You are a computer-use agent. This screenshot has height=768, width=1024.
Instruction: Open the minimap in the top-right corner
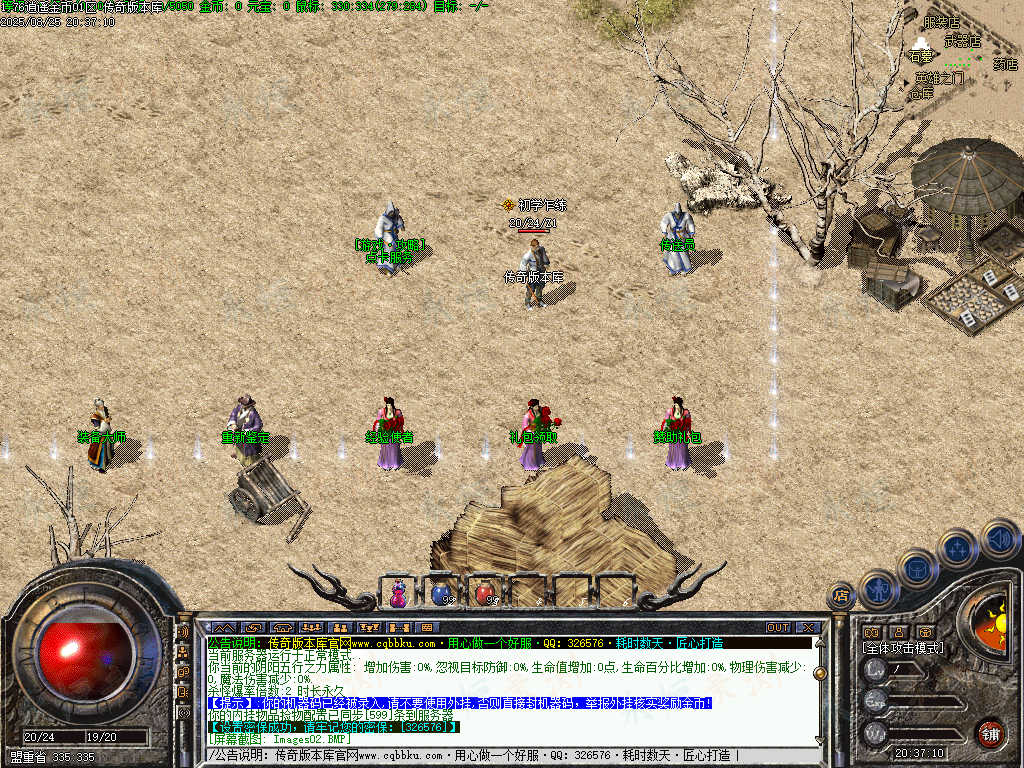tap(960, 55)
